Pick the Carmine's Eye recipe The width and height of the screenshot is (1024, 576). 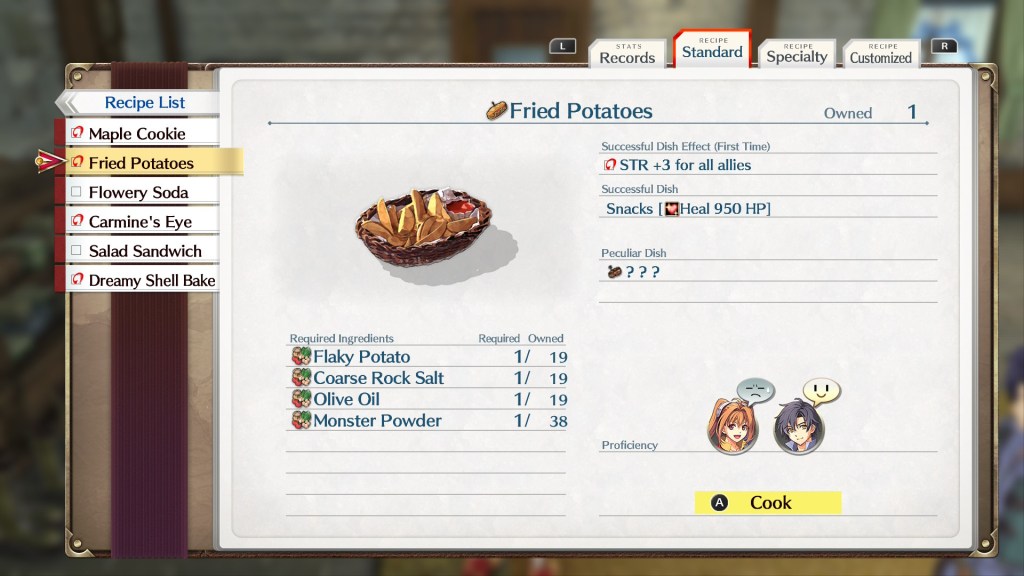coord(140,221)
